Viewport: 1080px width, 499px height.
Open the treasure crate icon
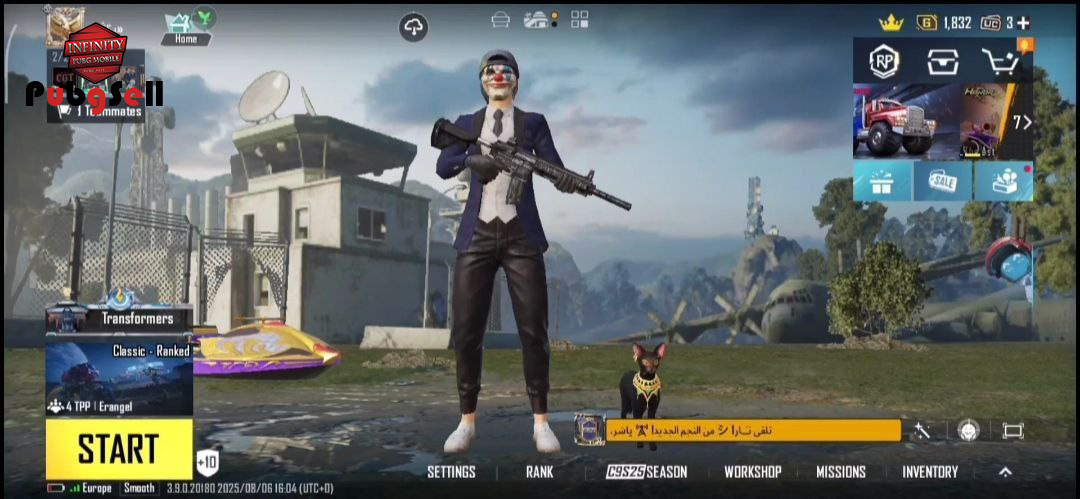(x=942, y=61)
